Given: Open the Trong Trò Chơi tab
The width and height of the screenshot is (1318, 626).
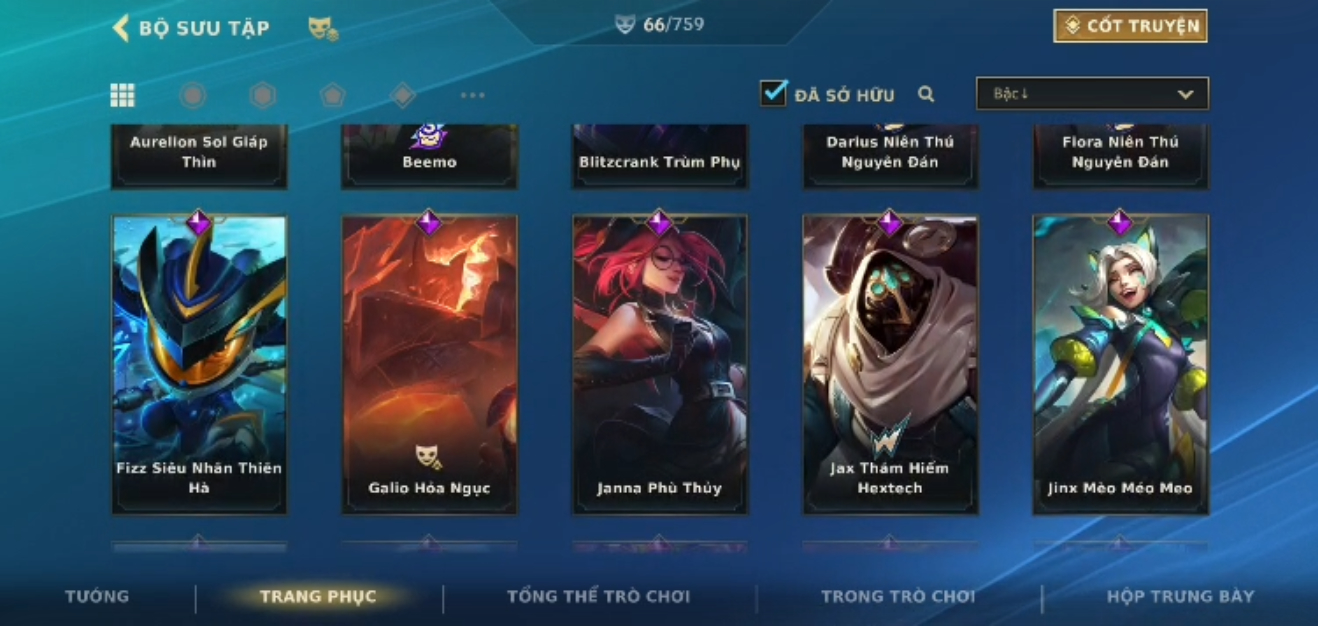Looking at the screenshot, I should [897, 596].
